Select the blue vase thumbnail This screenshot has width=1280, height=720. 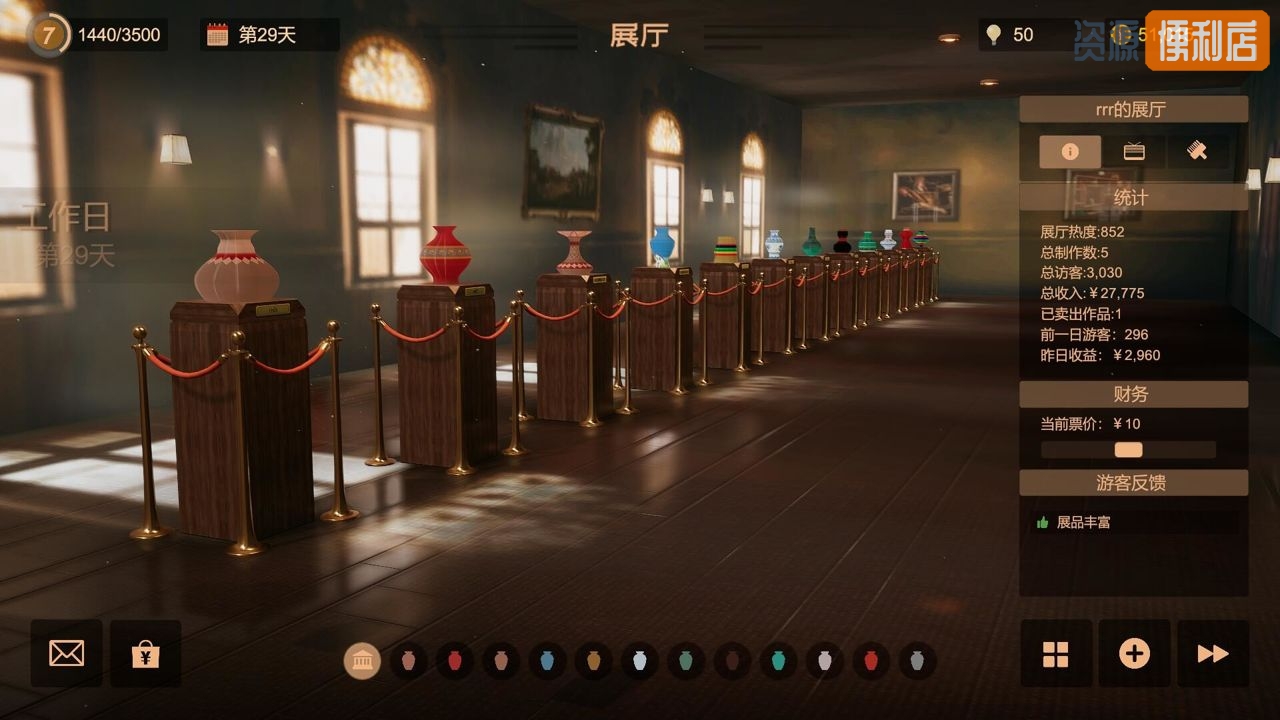pyautogui.click(x=547, y=661)
